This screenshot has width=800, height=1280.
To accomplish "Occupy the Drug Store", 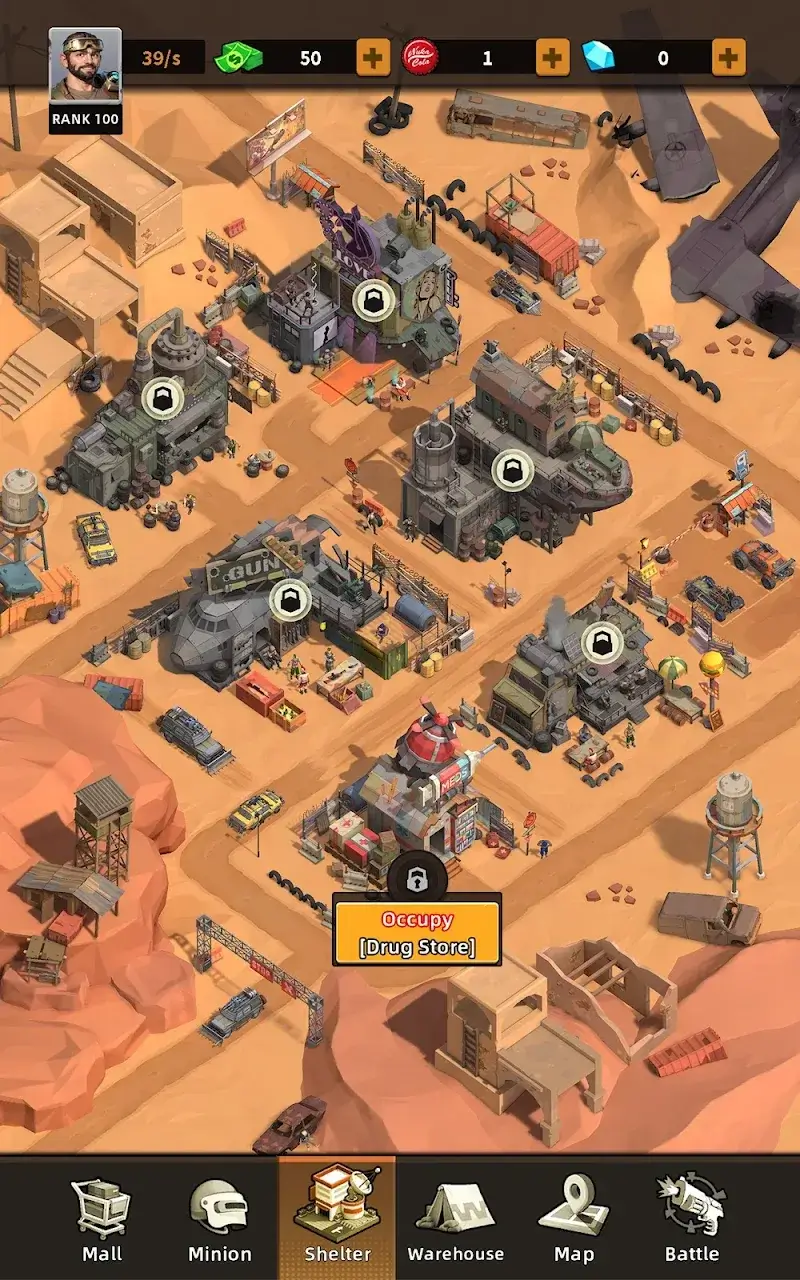I will point(417,933).
